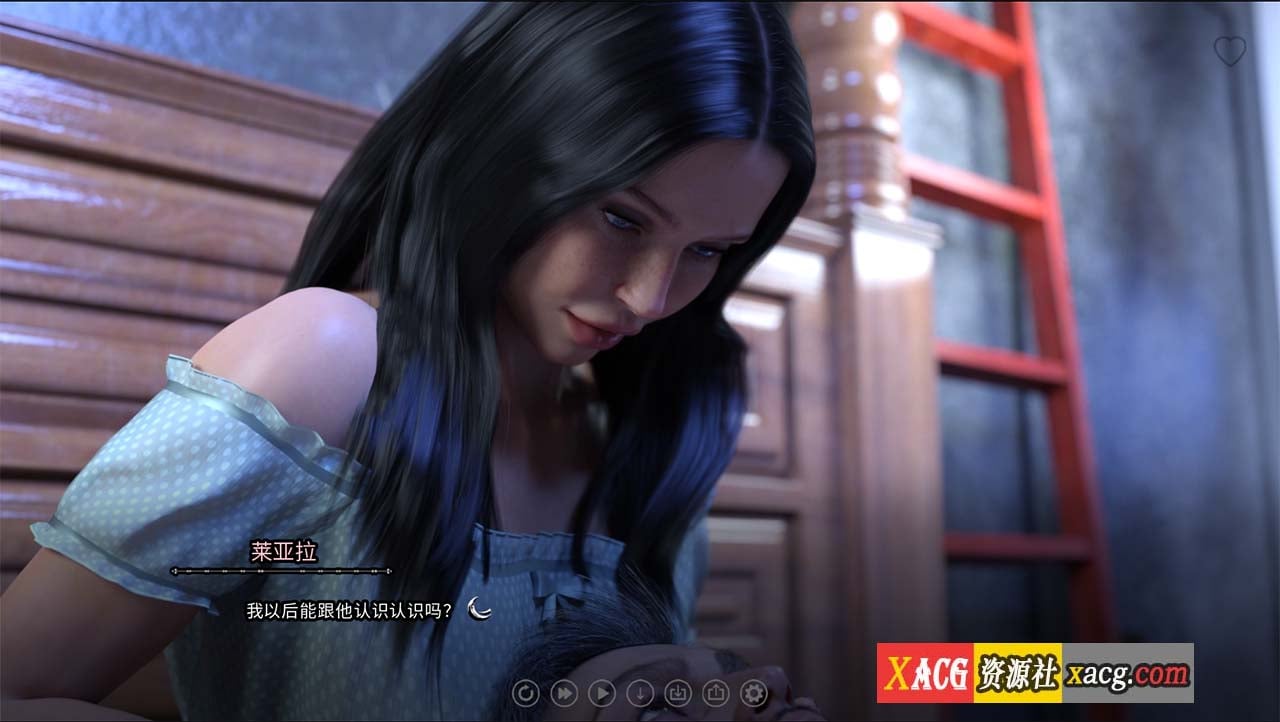Activate the fast-forward skip button
The image size is (1280, 722).
tap(564, 692)
